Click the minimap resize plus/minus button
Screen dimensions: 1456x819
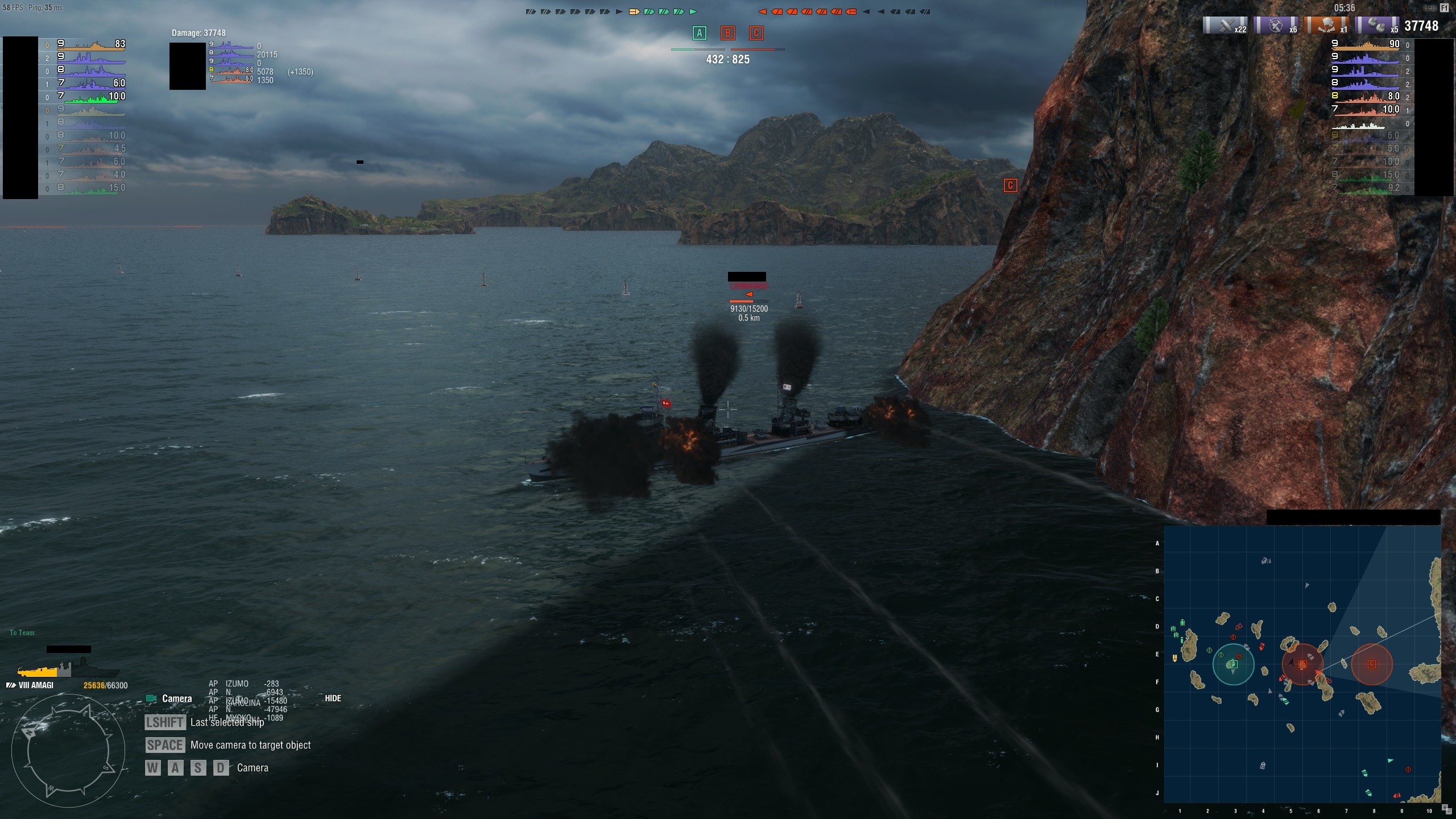tap(1447, 809)
